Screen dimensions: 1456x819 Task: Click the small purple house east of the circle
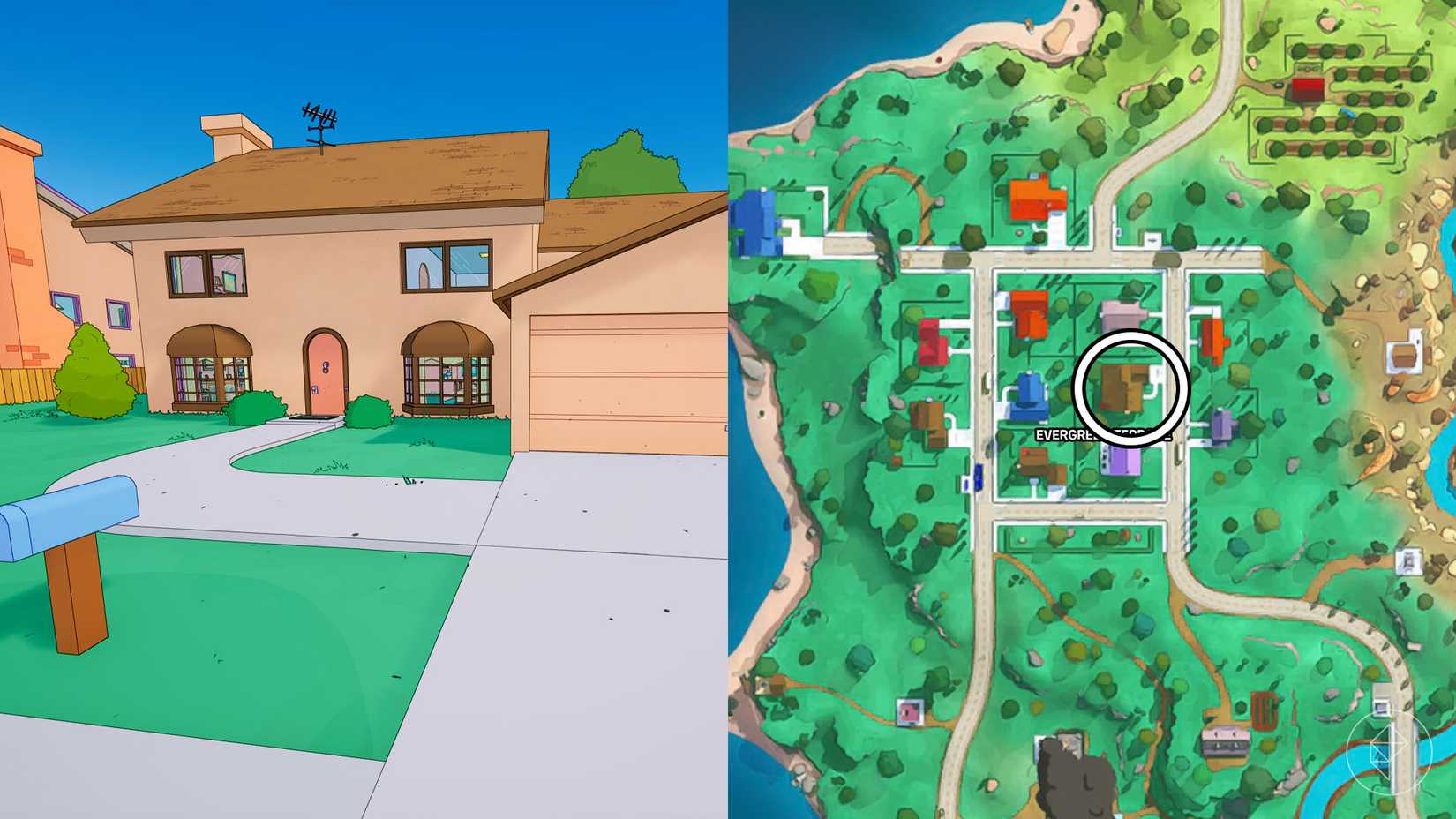1224,425
